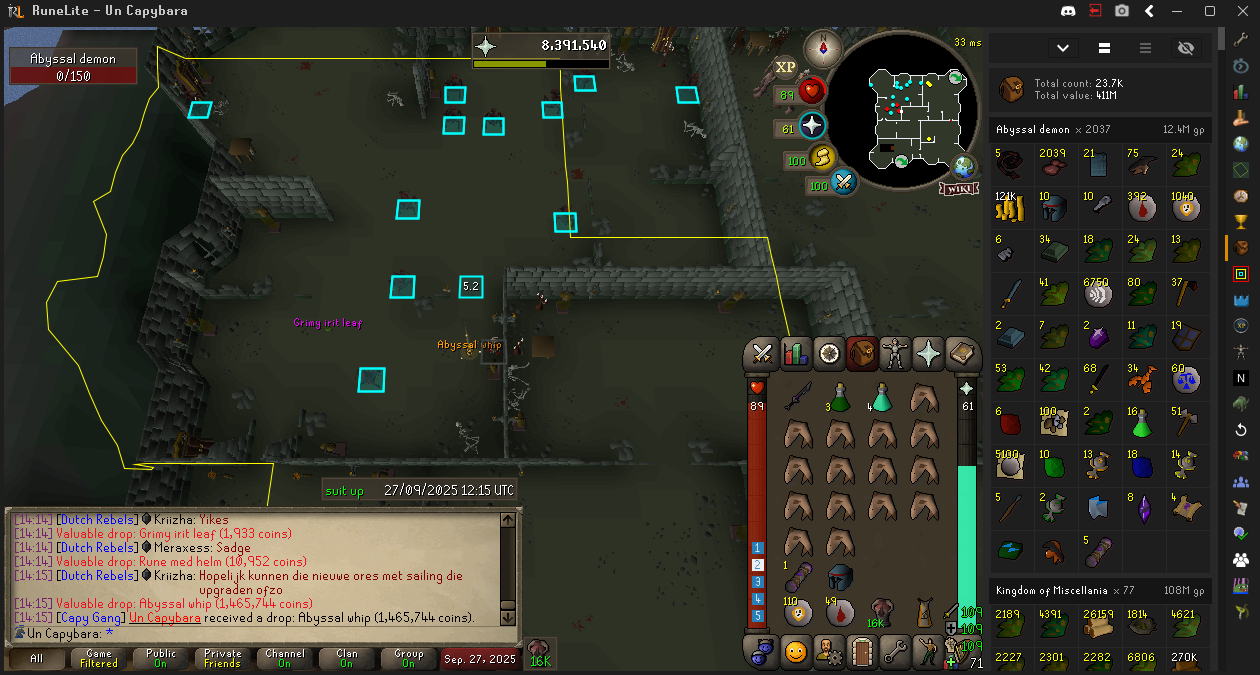
Task: Show the Prayer tab
Action: pyautogui.click(x=928, y=353)
